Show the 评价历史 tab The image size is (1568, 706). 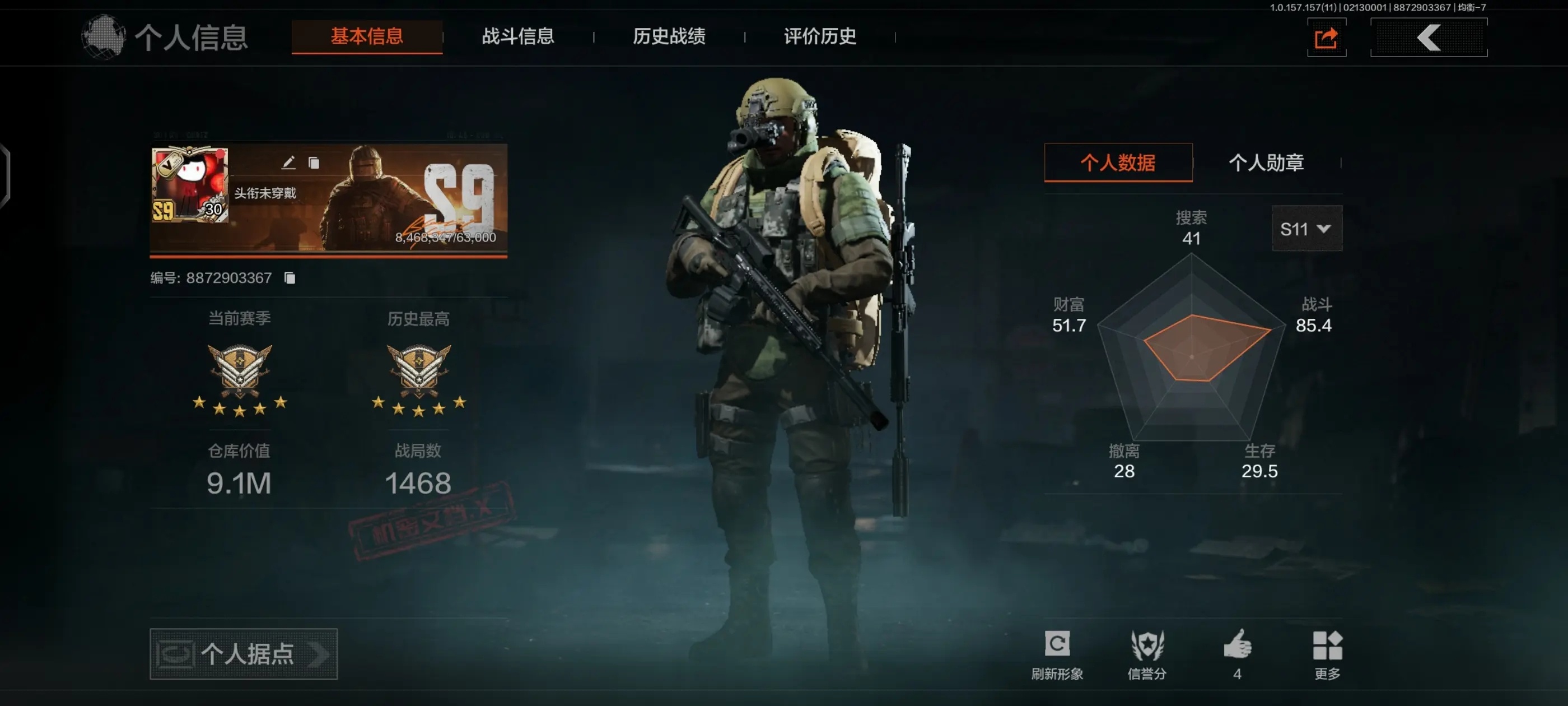point(819,36)
